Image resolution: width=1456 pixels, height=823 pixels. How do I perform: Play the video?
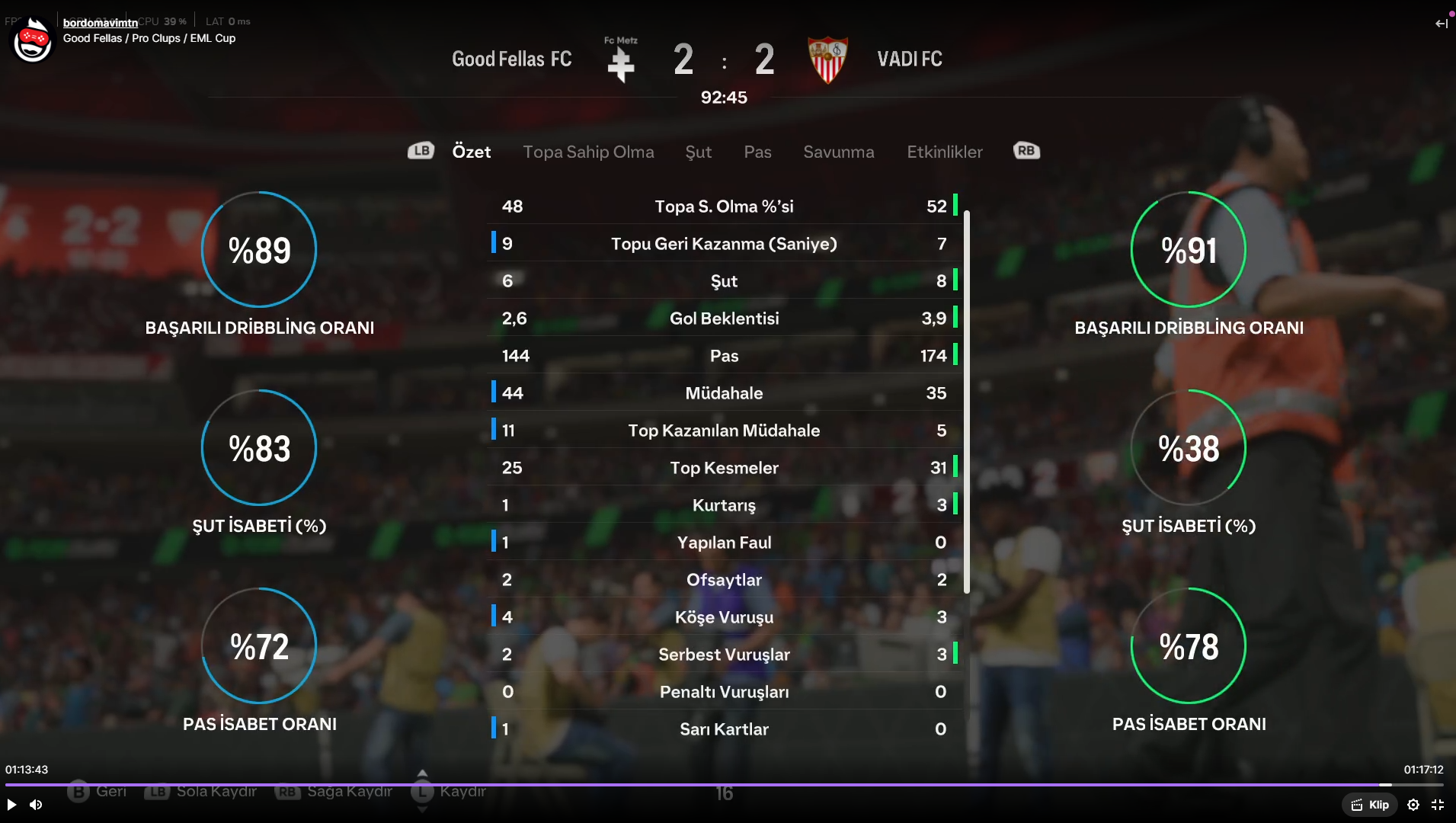tap(11, 805)
